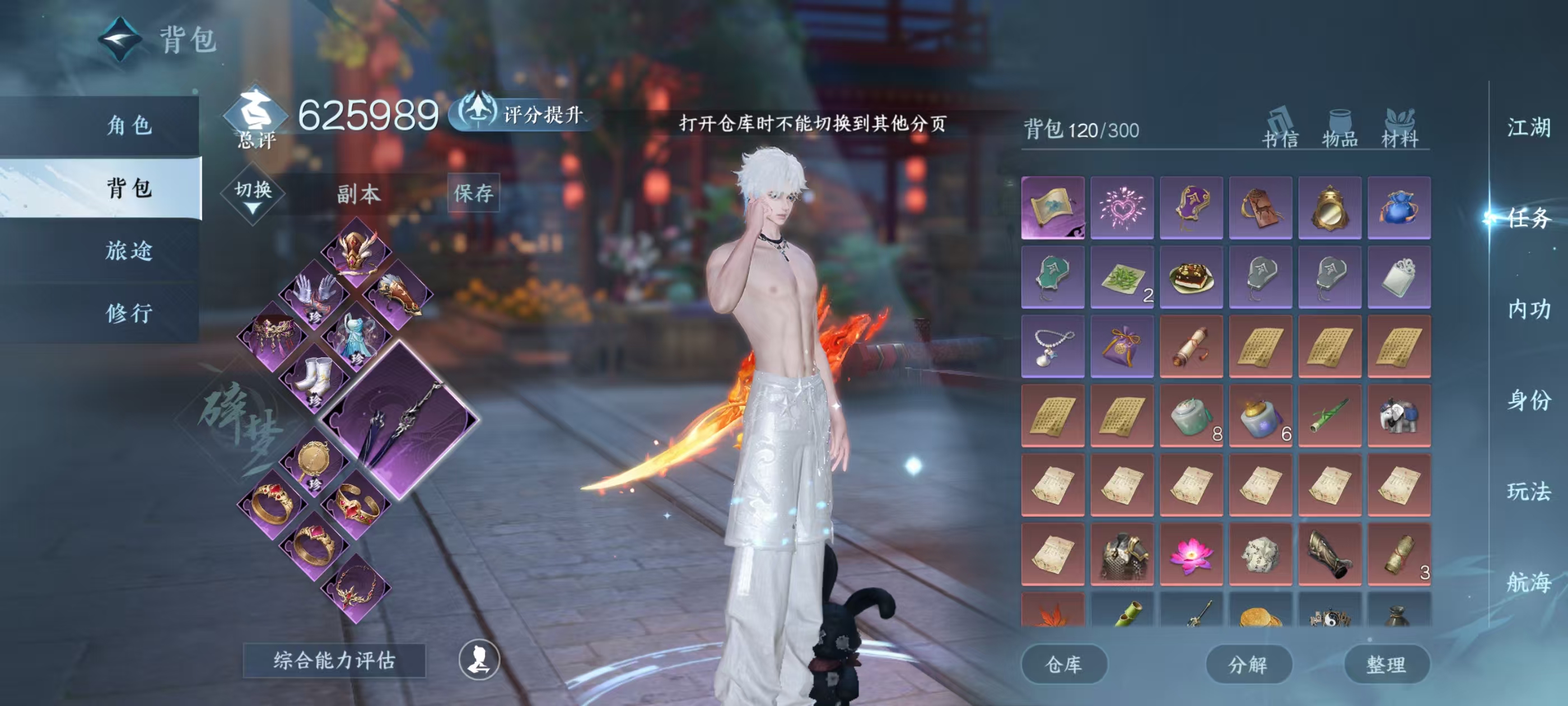Open the 仓库 warehouse button
This screenshot has height=706, width=1568.
pos(1064,664)
